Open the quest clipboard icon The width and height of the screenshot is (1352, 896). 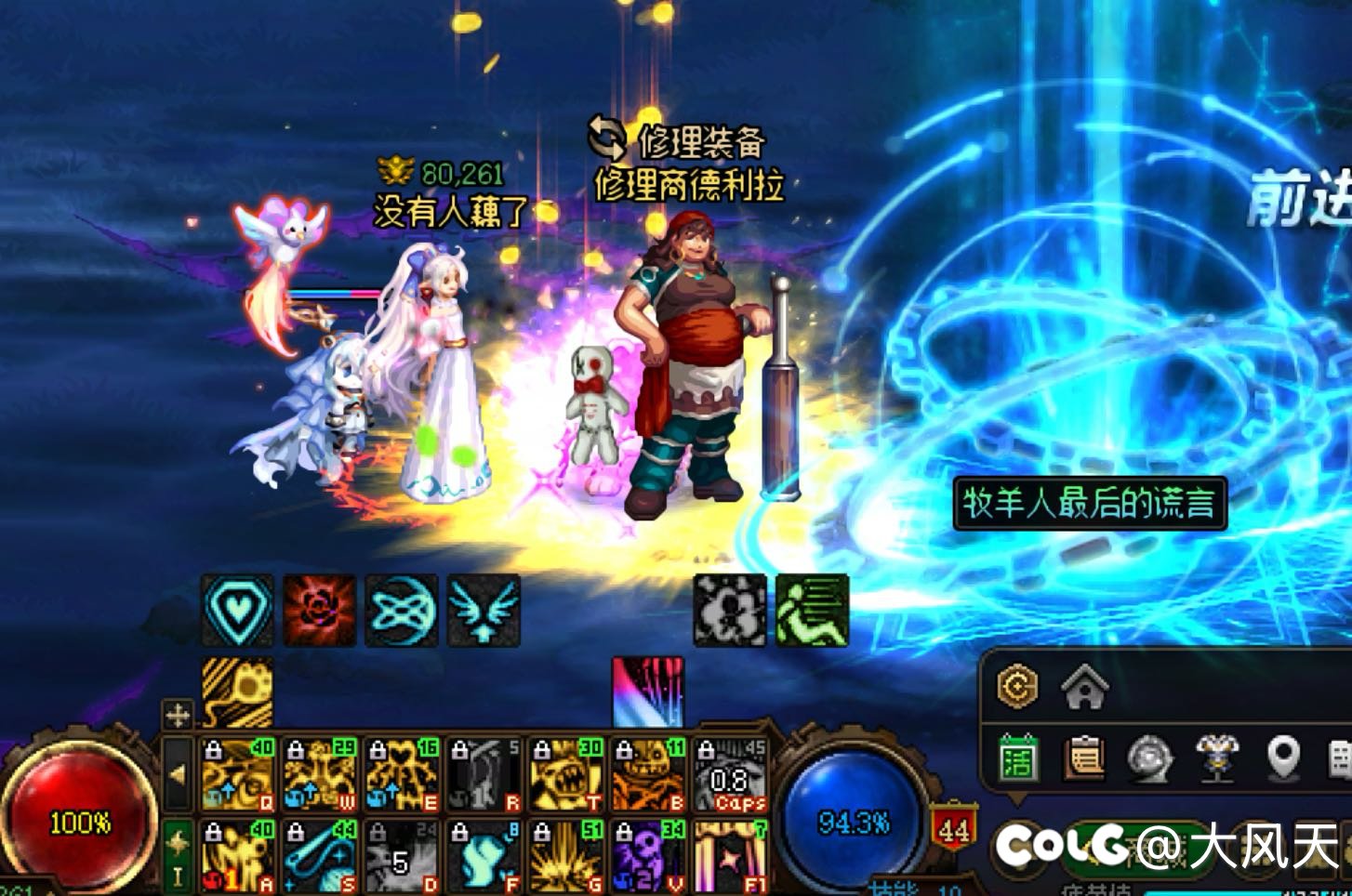coord(1084,759)
